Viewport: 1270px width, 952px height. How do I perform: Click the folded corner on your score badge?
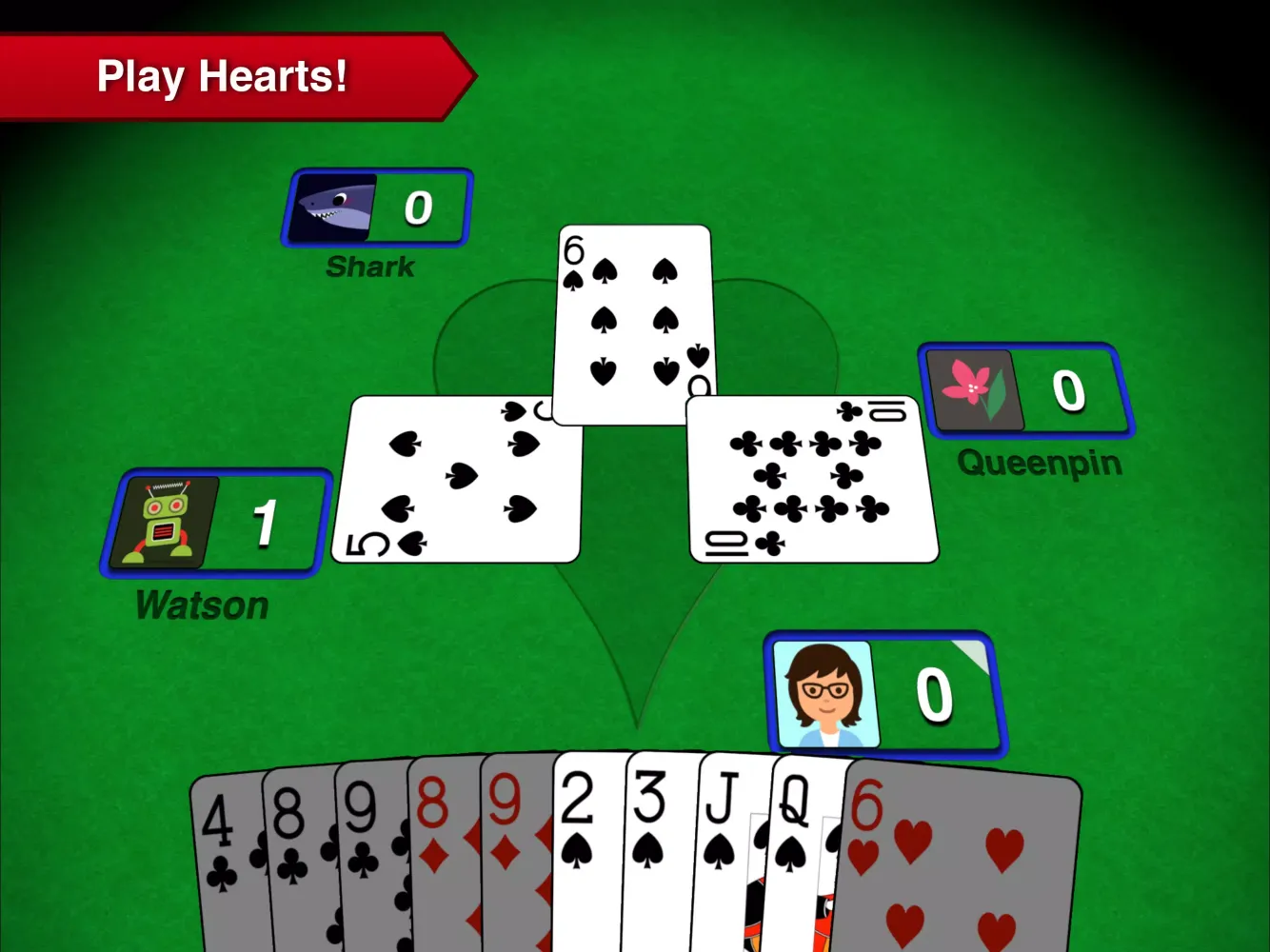coord(970,652)
